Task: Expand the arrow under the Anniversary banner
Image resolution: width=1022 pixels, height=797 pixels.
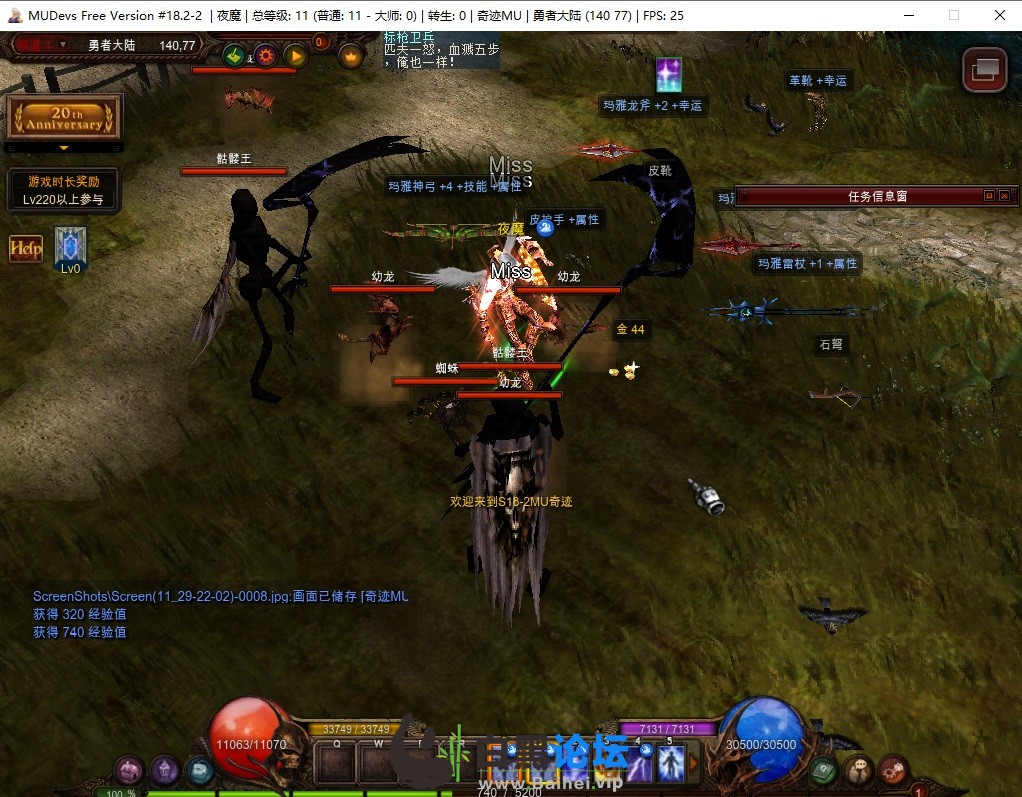Action: pyautogui.click(x=64, y=147)
